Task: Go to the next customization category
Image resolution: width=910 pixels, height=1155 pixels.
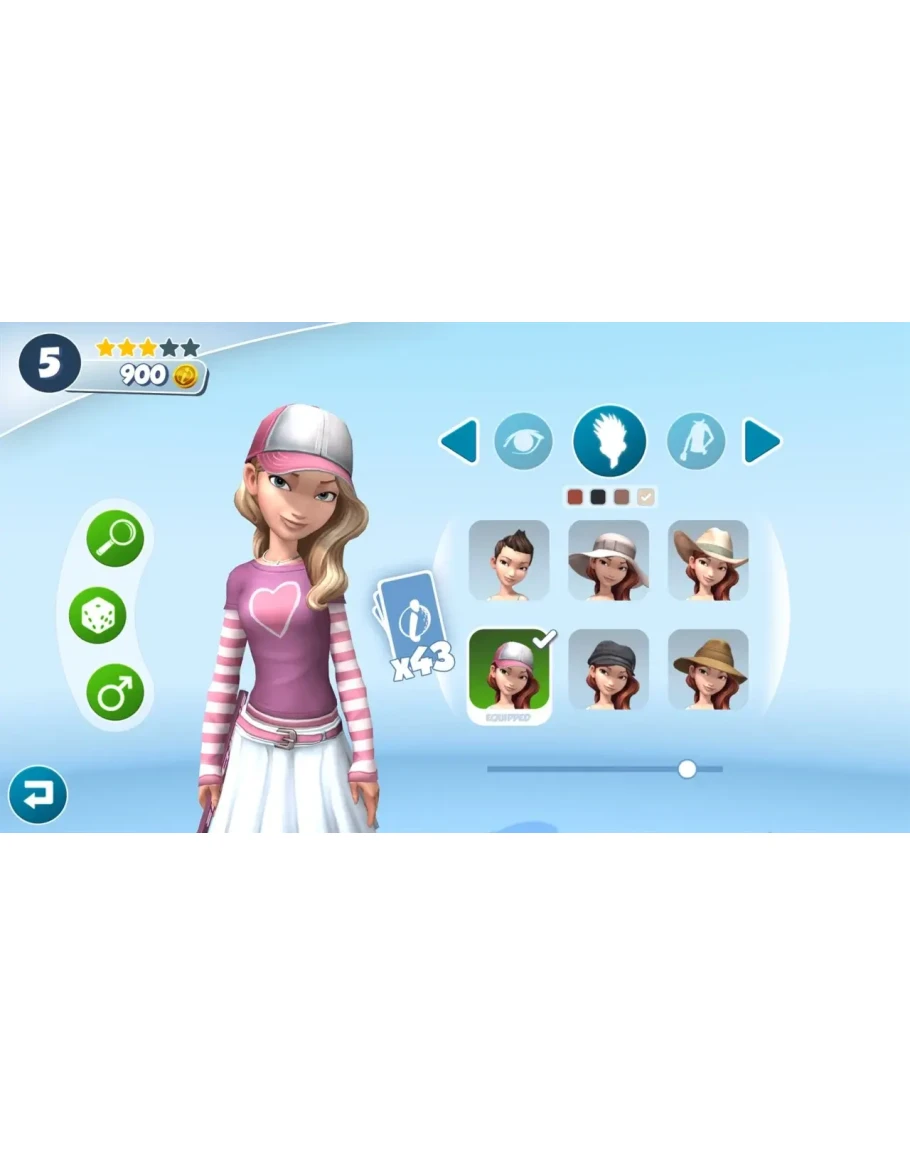Action: 761,442
